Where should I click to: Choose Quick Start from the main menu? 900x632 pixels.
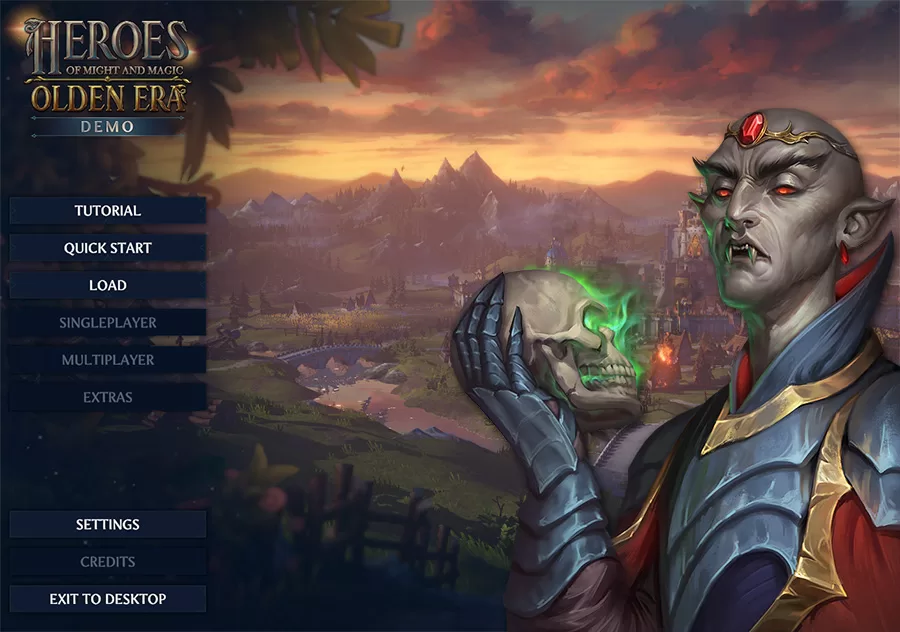pyautogui.click(x=108, y=248)
